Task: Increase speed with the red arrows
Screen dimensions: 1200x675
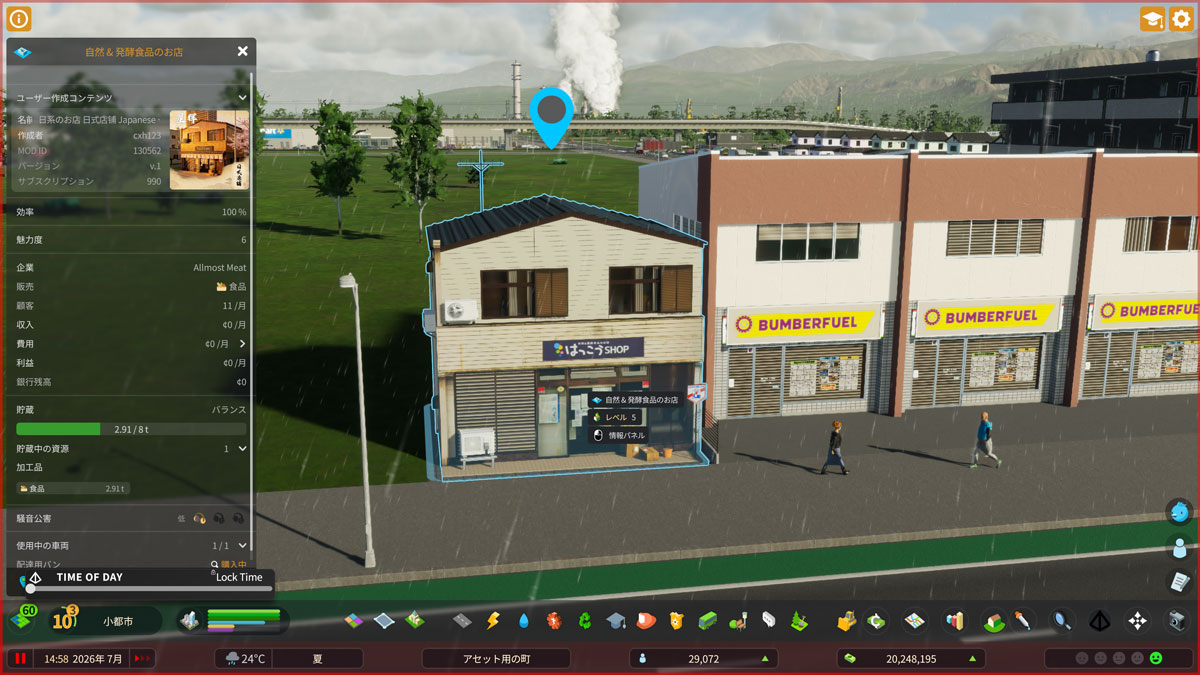Action: [x=143, y=659]
